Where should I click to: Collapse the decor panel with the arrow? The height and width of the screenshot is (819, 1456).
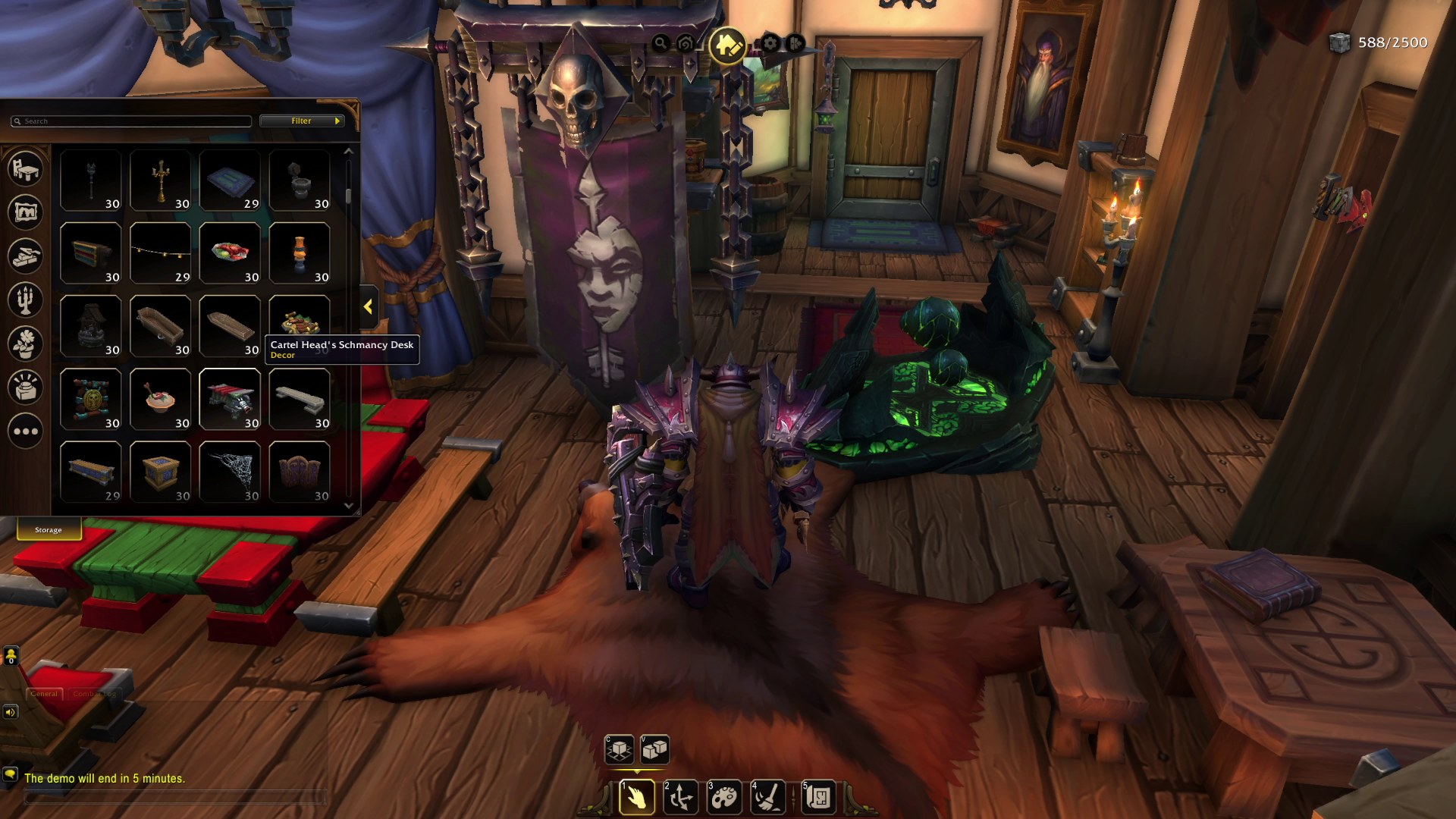click(x=369, y=307)
